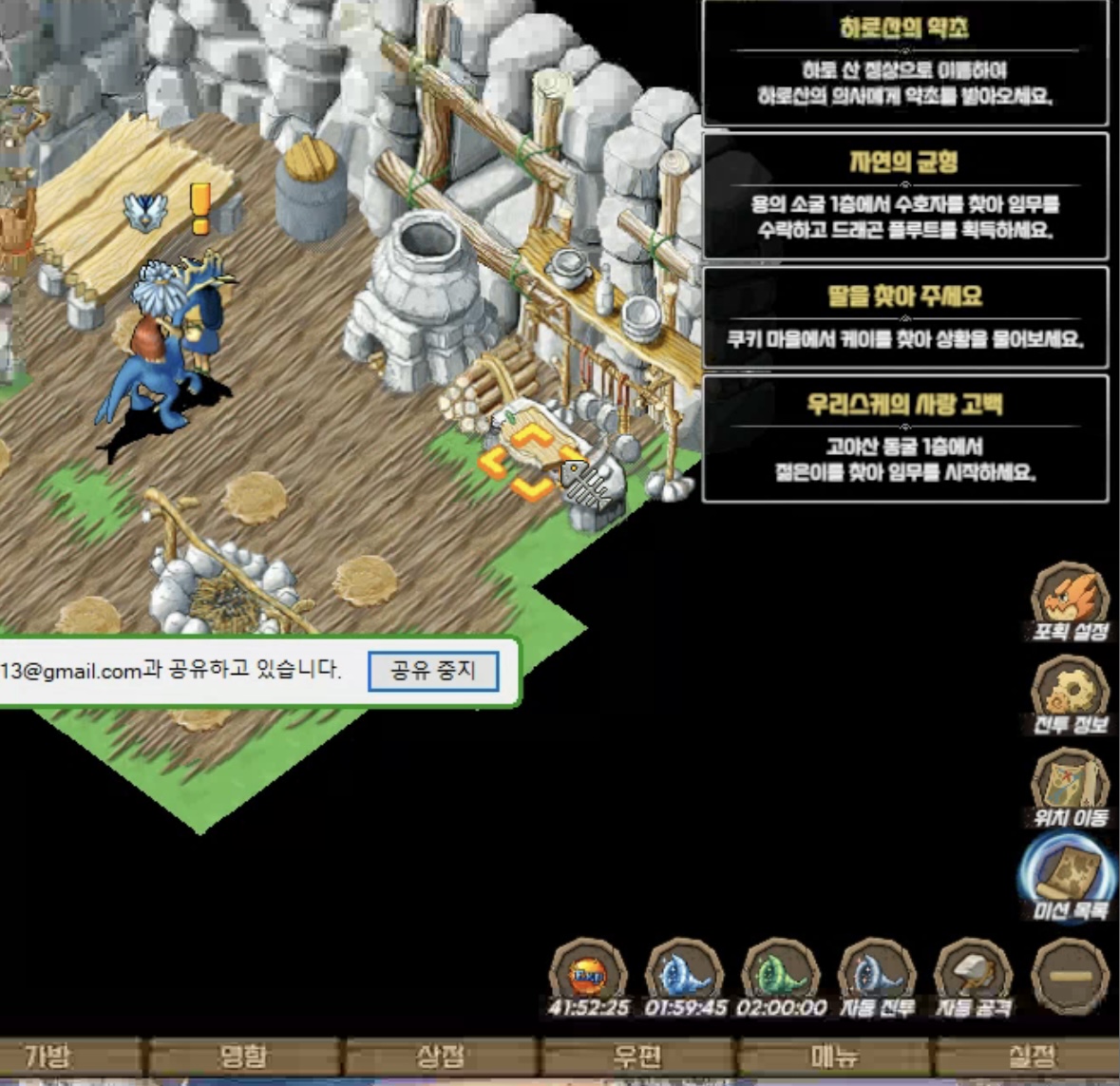1120x1086 pixels.
Task: Click the EXP boost icon
Action: pos(588,975)
